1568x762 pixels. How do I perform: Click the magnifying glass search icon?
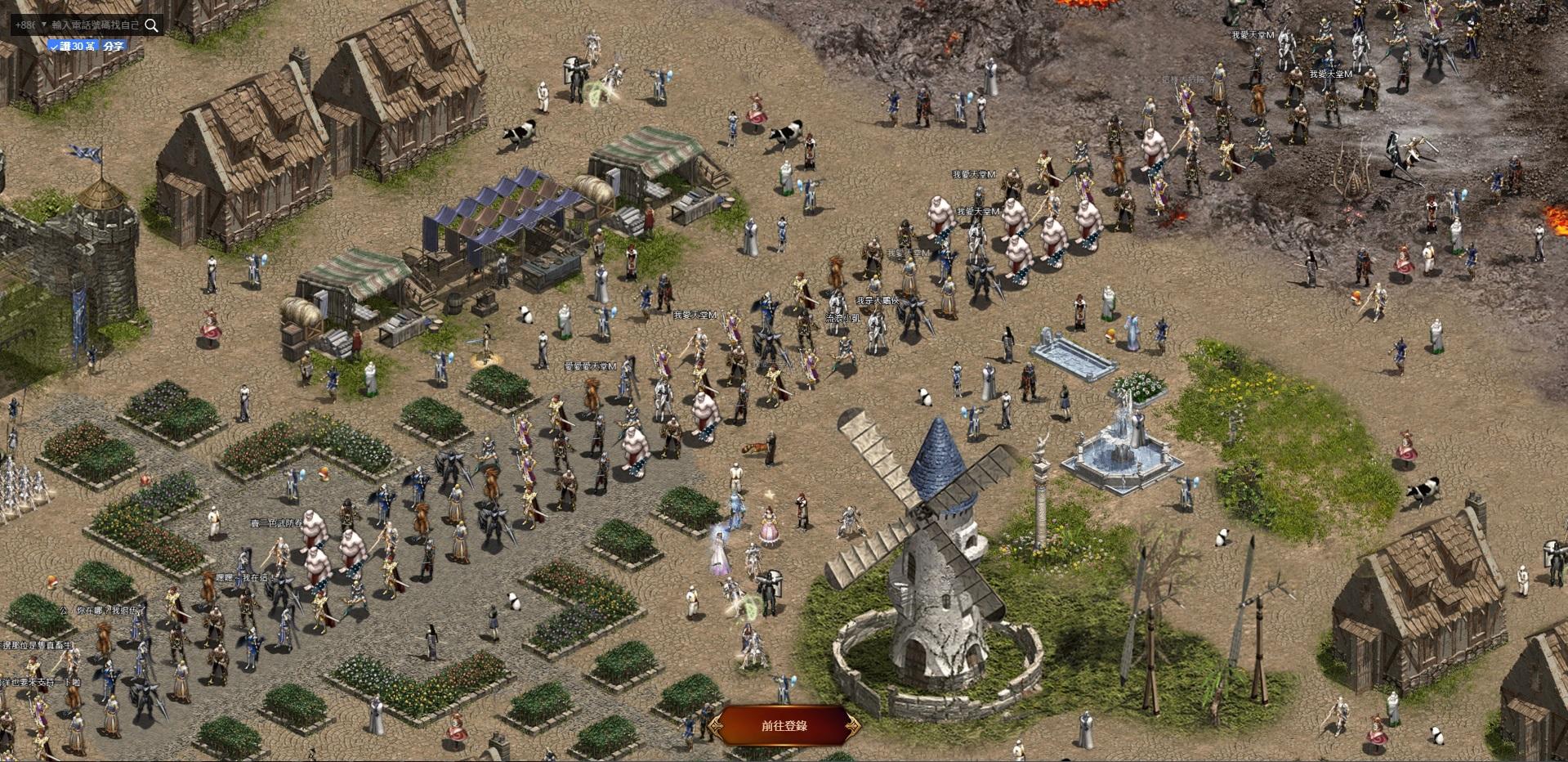[151, 25]
